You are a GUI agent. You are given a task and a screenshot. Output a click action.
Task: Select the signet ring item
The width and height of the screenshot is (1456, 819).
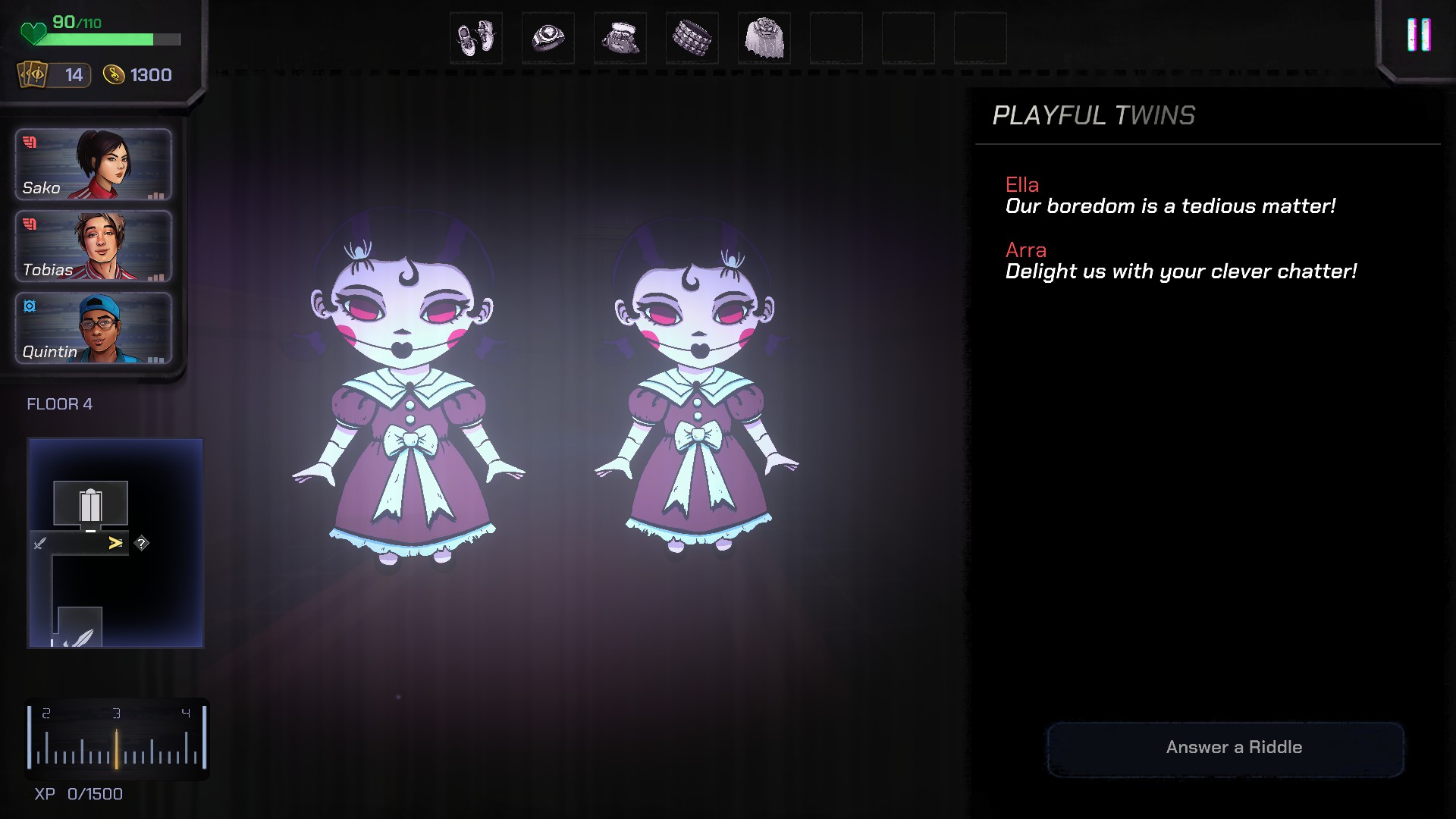point(548,38)
